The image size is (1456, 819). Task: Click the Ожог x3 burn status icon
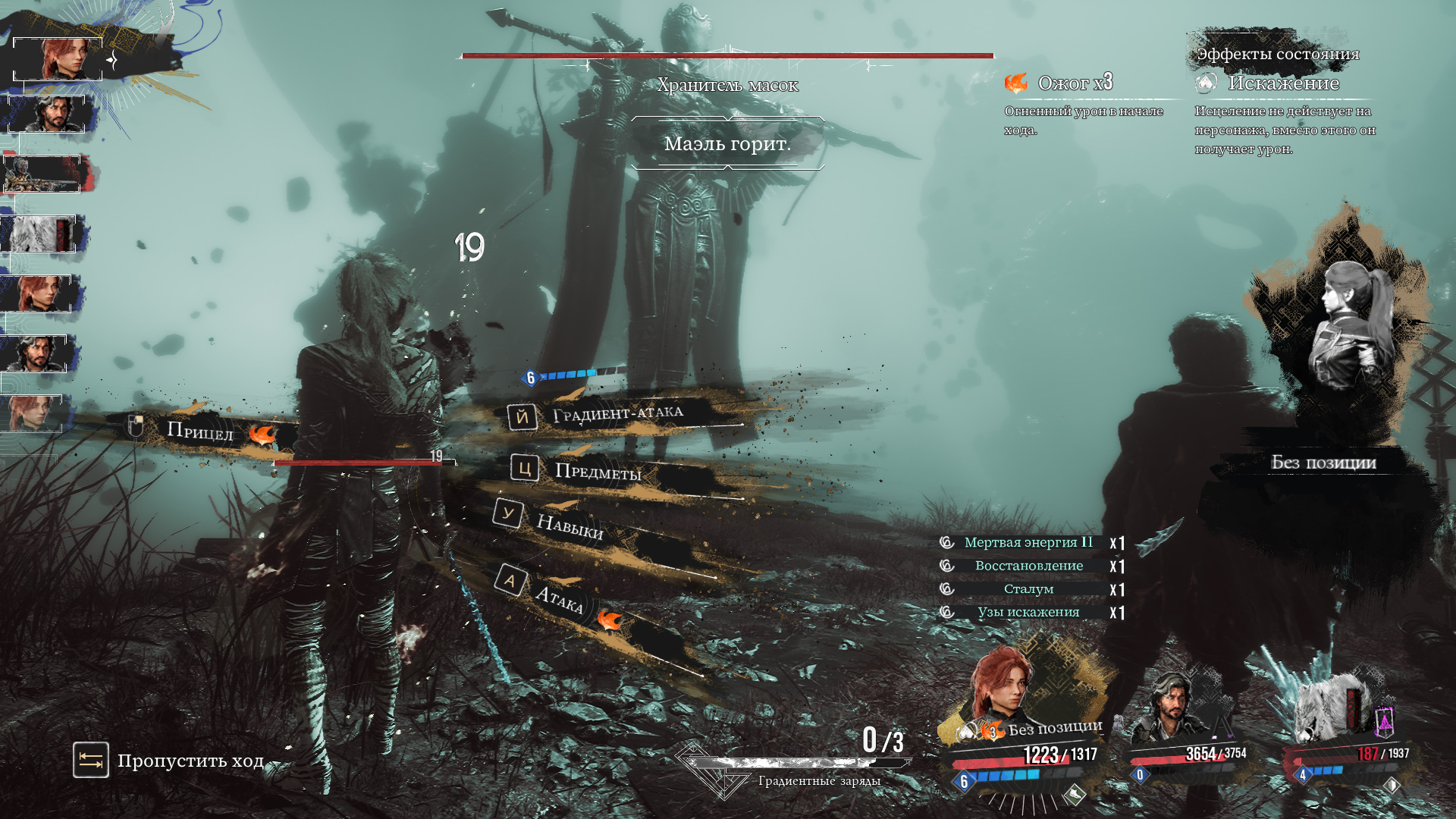click(1016, 83)
